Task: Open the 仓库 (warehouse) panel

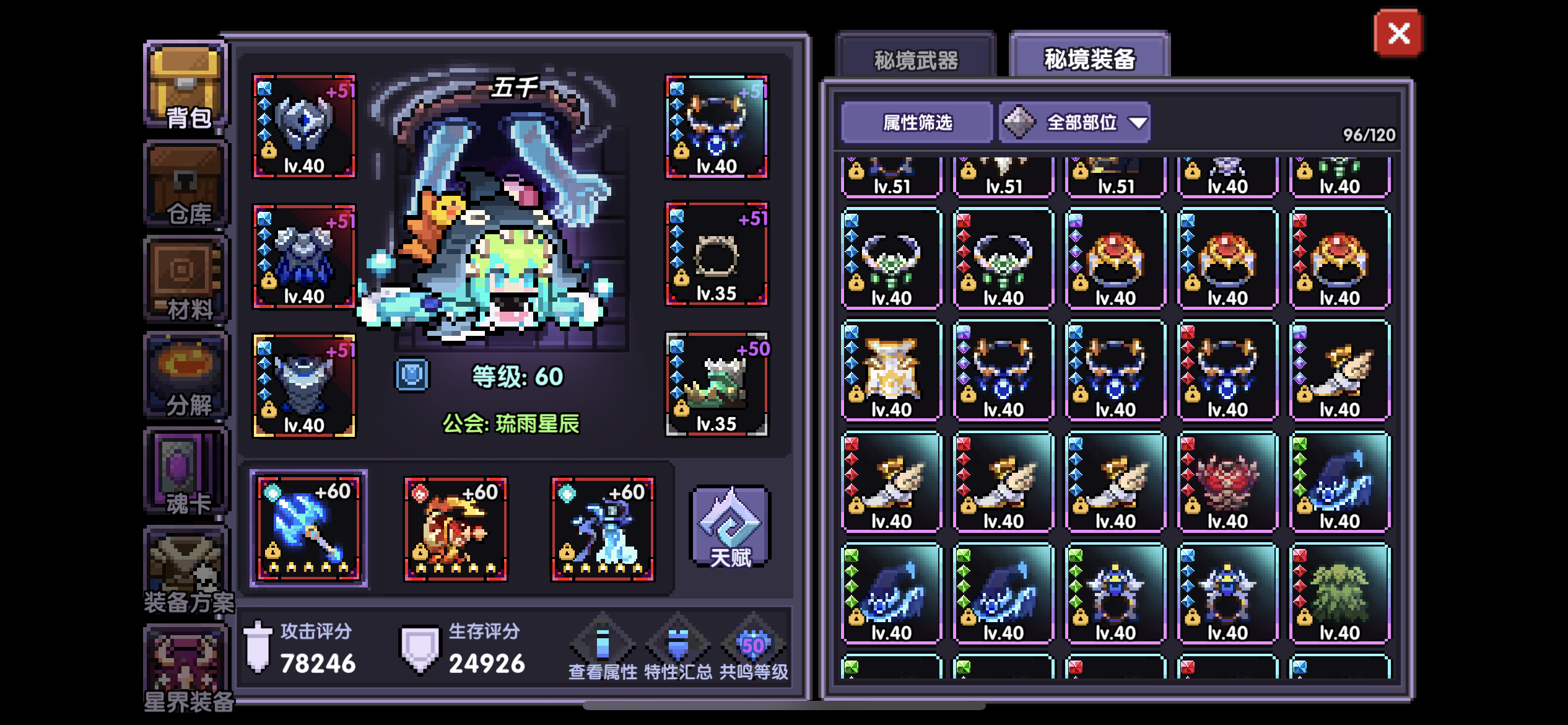Action: coord(184,186)
